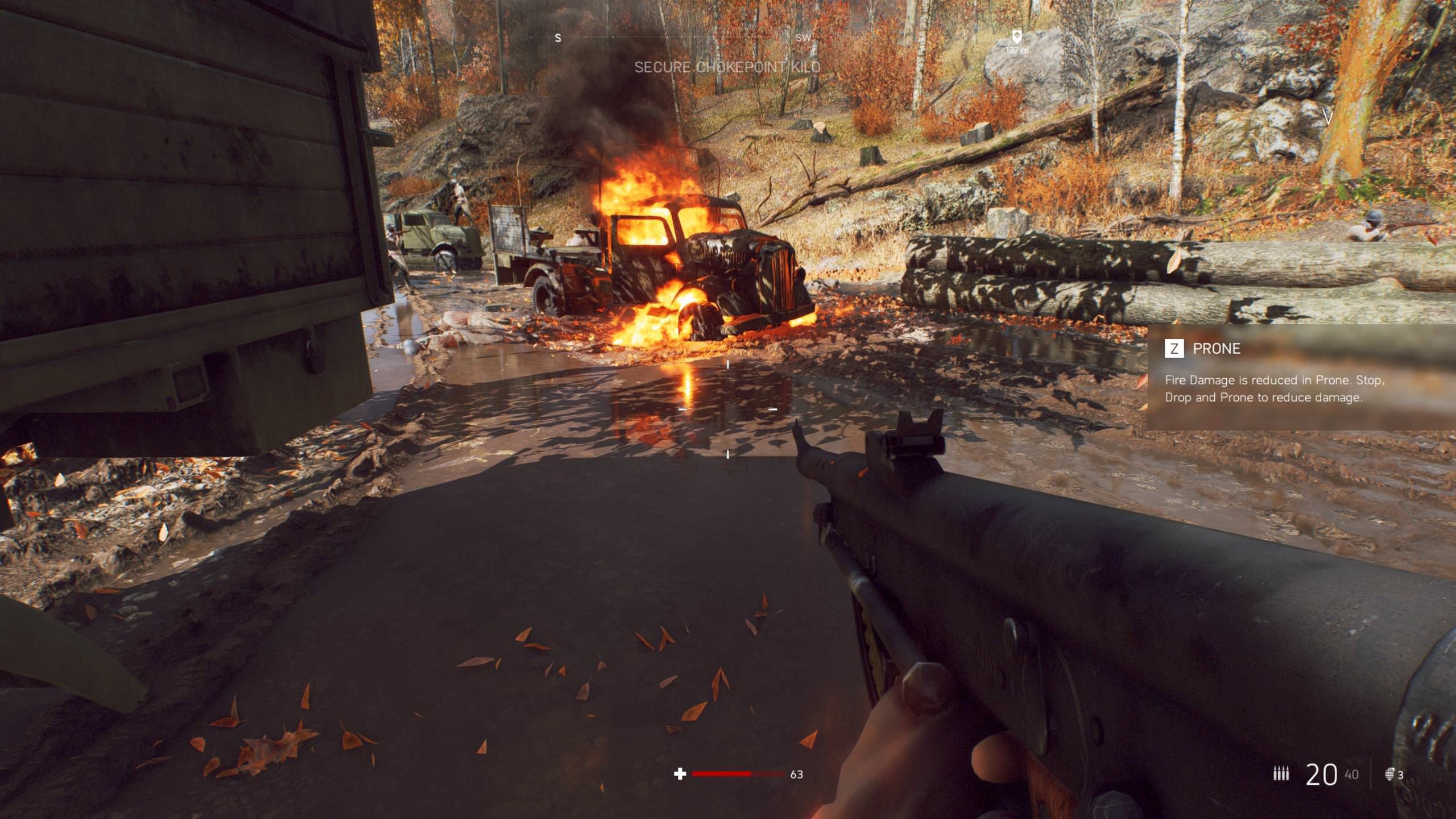
Task: Click the Secure Chokepoint Kilo objective text
Action: (727, 67)
